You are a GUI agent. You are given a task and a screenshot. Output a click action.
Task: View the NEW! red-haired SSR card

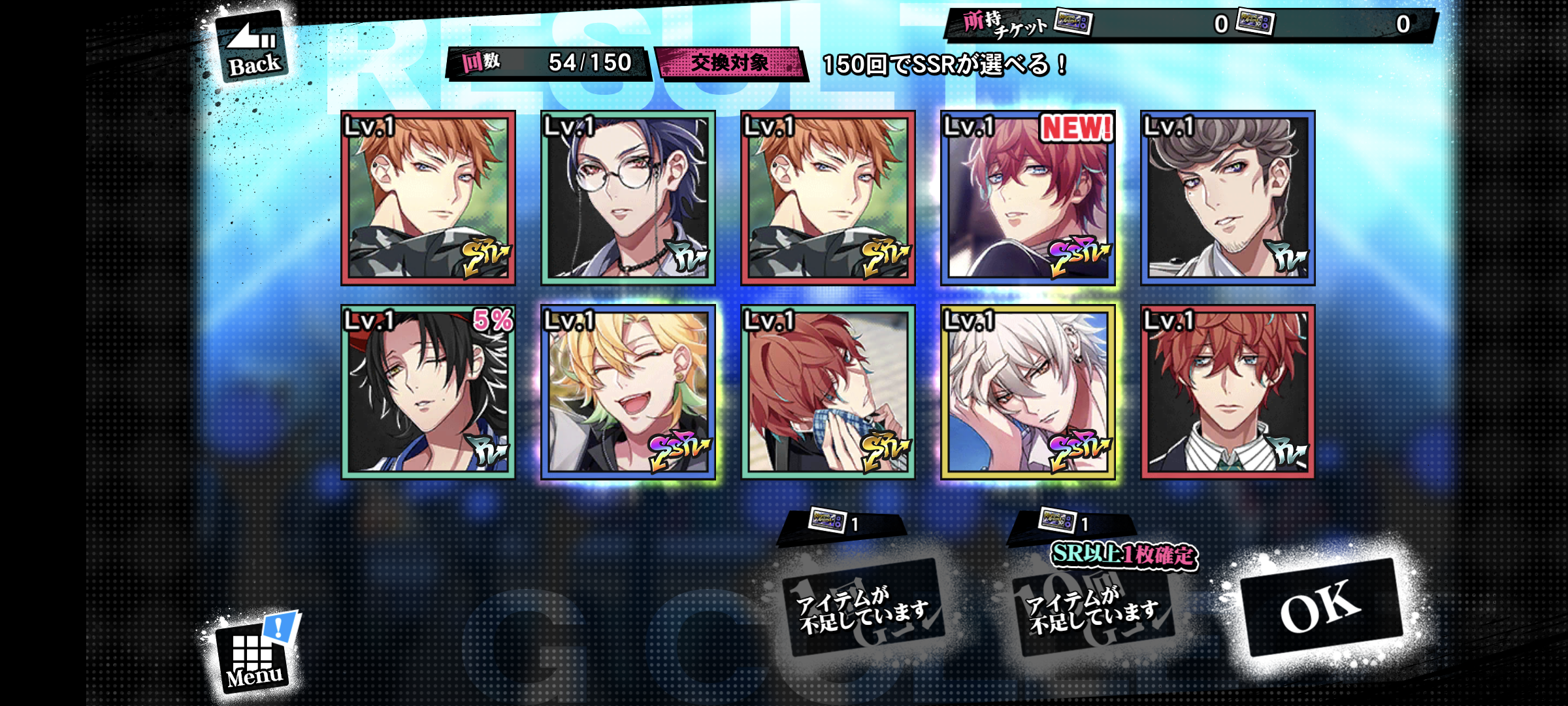click(x=1028, y=197)
